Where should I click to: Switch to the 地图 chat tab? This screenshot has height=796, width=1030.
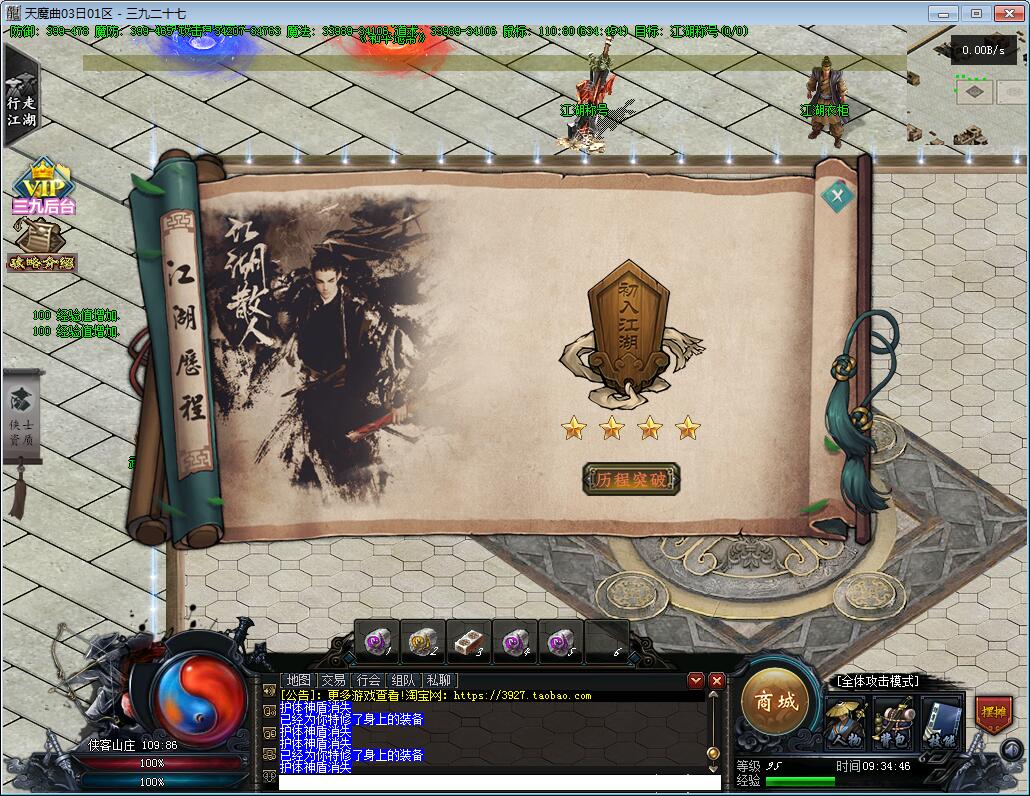coord(298,680)
